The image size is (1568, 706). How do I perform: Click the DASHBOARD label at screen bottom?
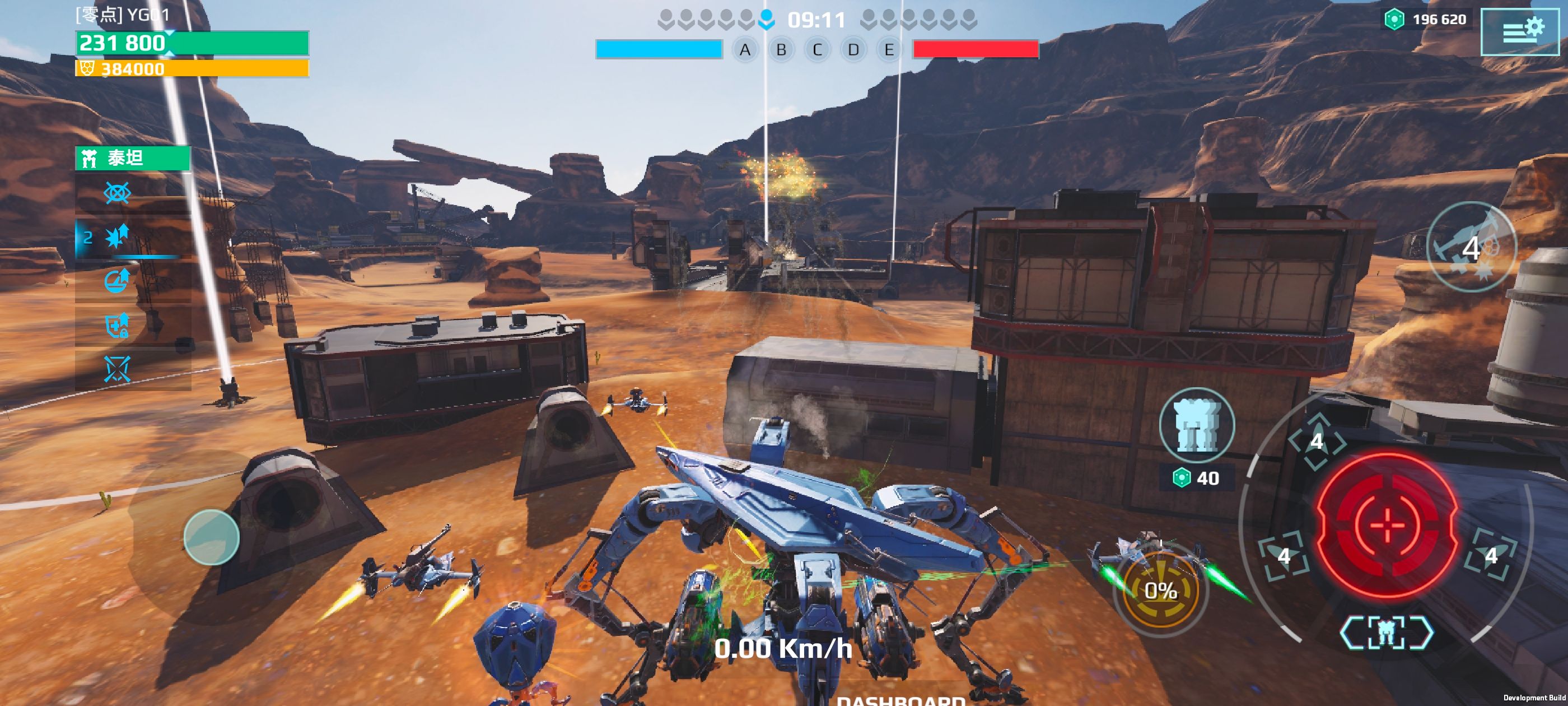click(900, 699)
